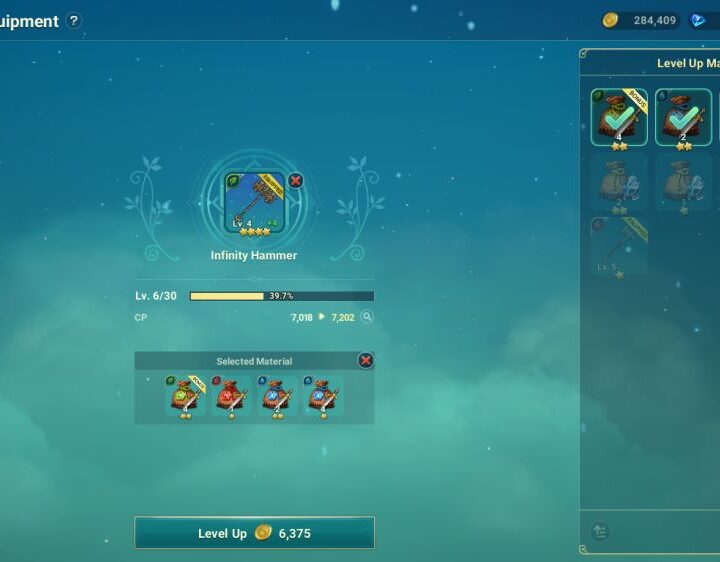Remove the Infinity Hammer with its red X
The width and height of the screenshot is (720, 562).
coord(296,181)
